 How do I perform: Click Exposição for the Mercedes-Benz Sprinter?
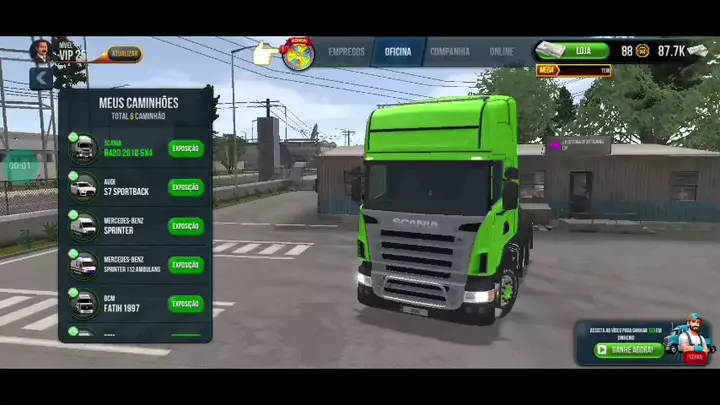tap(186, 226)
